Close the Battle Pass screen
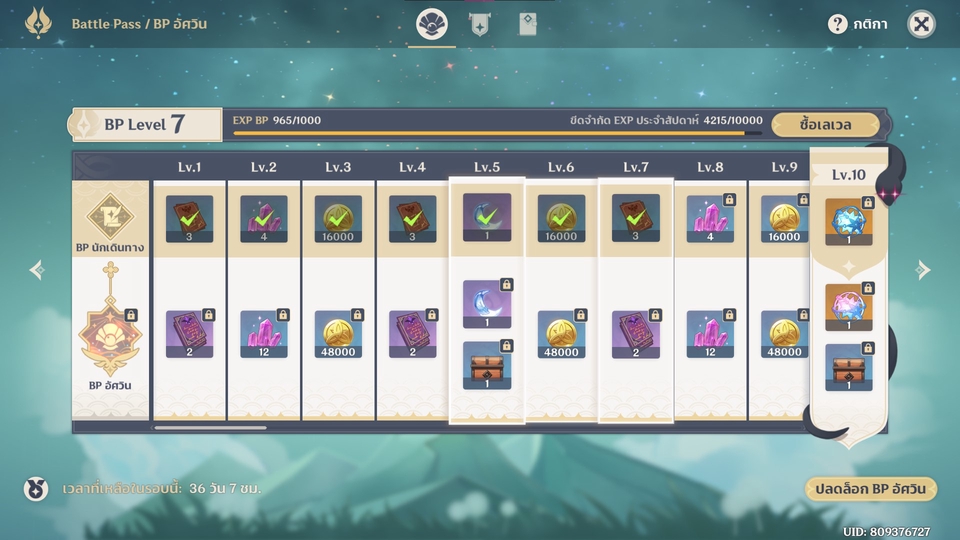The image size is (960, 540). (921, 24)
